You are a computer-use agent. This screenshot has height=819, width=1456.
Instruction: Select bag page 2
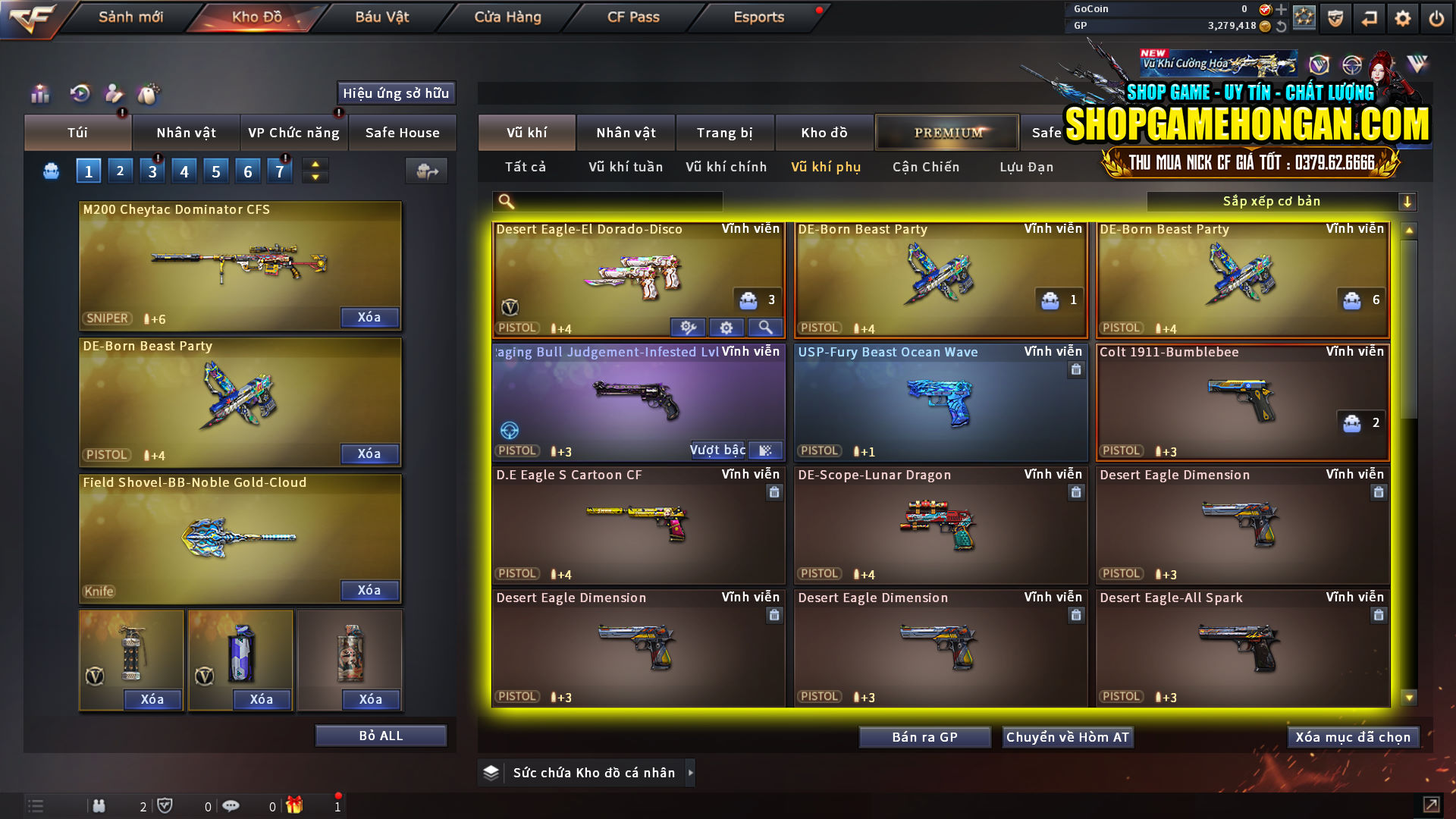click(120, 170)
